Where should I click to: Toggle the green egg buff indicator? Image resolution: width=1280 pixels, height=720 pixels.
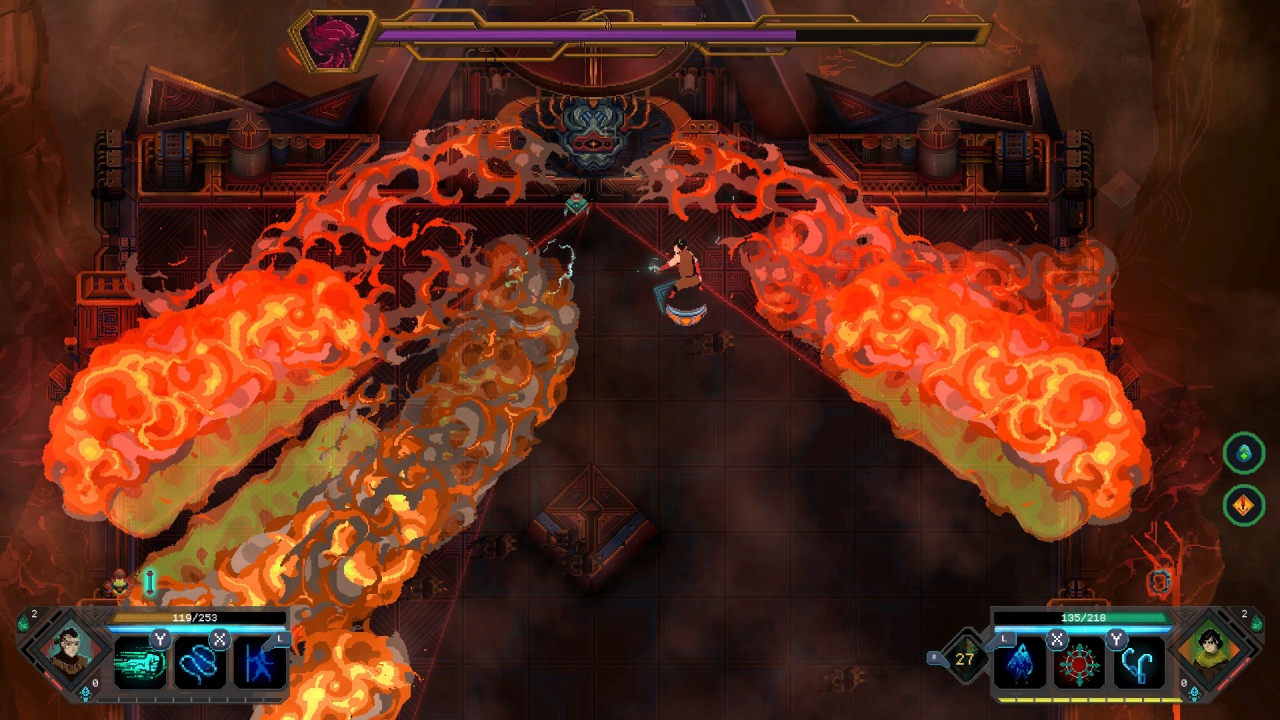click(1243, 453)
